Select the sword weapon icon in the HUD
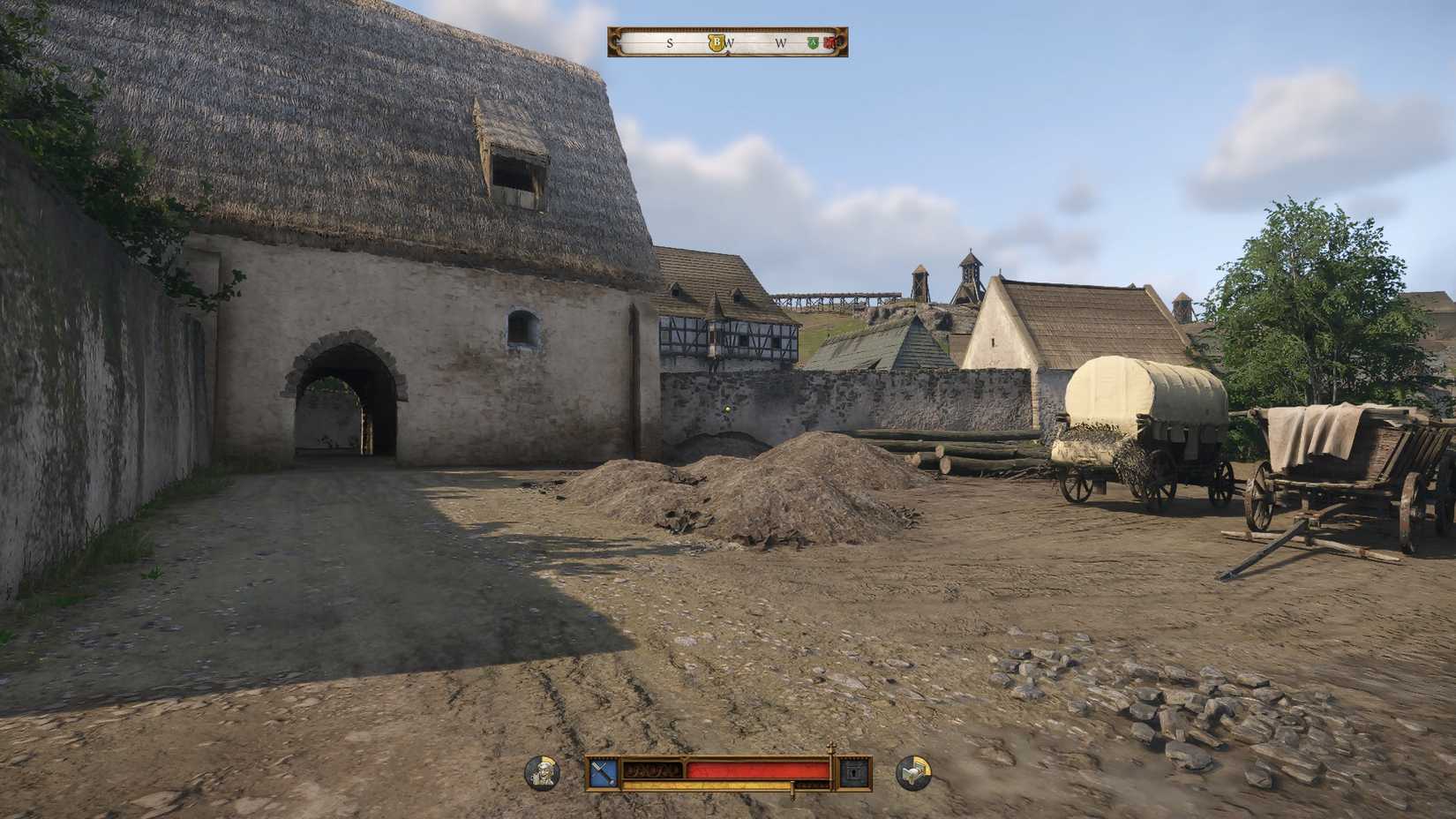 click(x=604, y=771)
